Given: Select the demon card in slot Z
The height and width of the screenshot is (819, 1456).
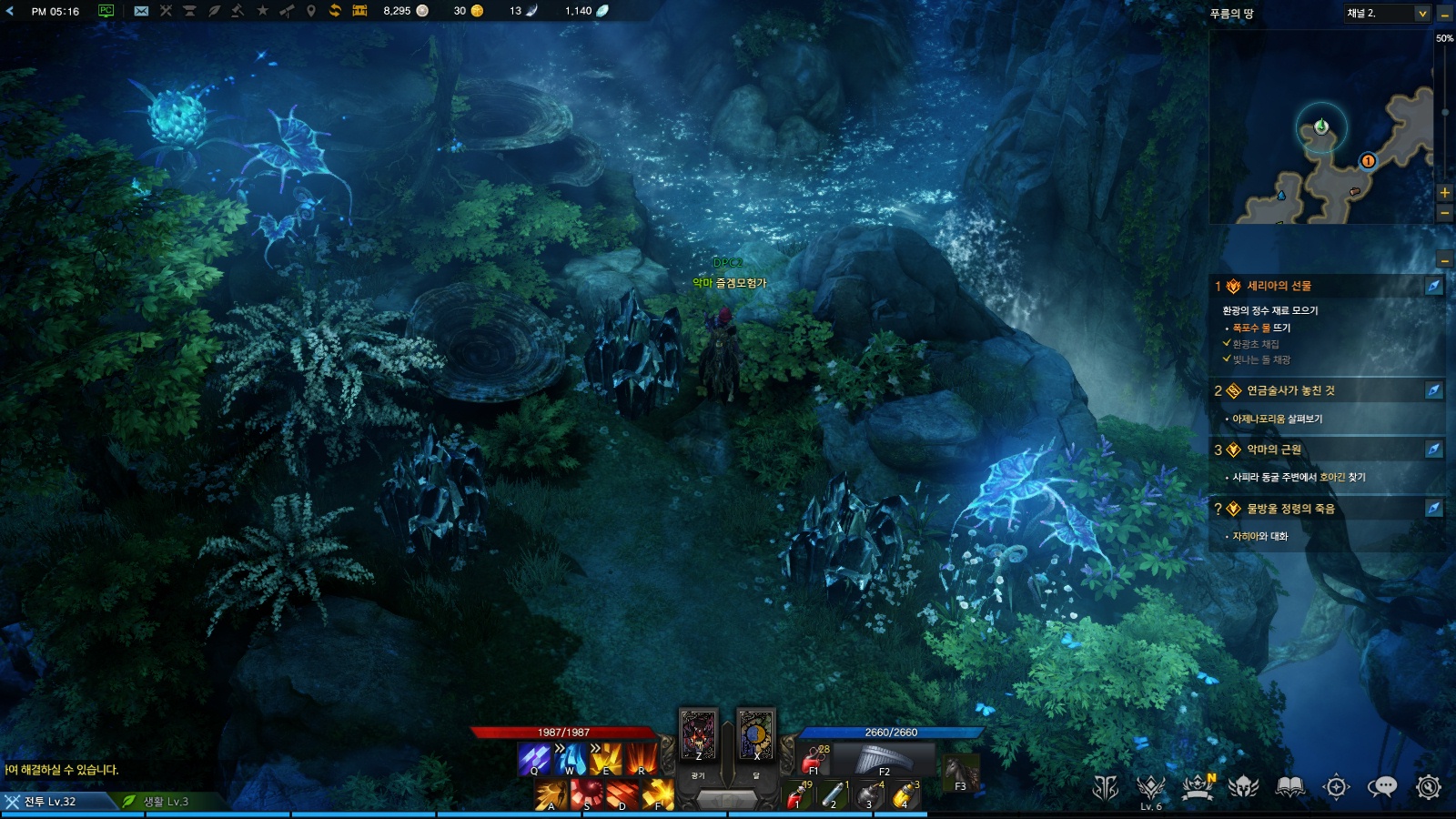Looking at the screenshot, I should (x=699, y=734).
